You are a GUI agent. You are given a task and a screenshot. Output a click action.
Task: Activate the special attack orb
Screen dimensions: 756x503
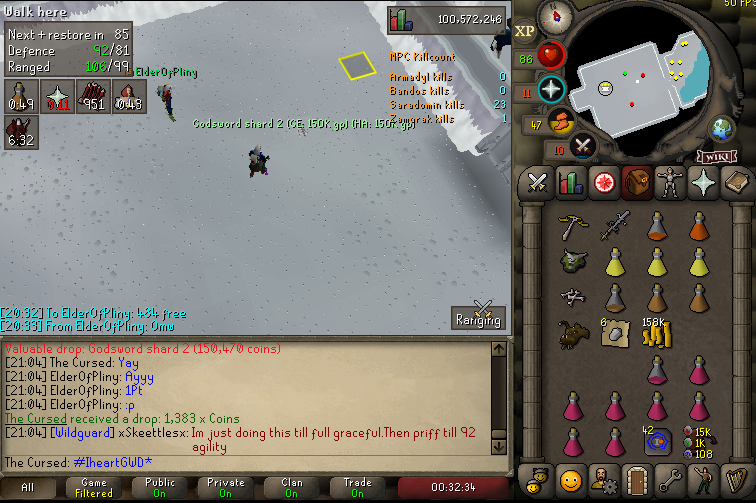[x=584, y=148]
